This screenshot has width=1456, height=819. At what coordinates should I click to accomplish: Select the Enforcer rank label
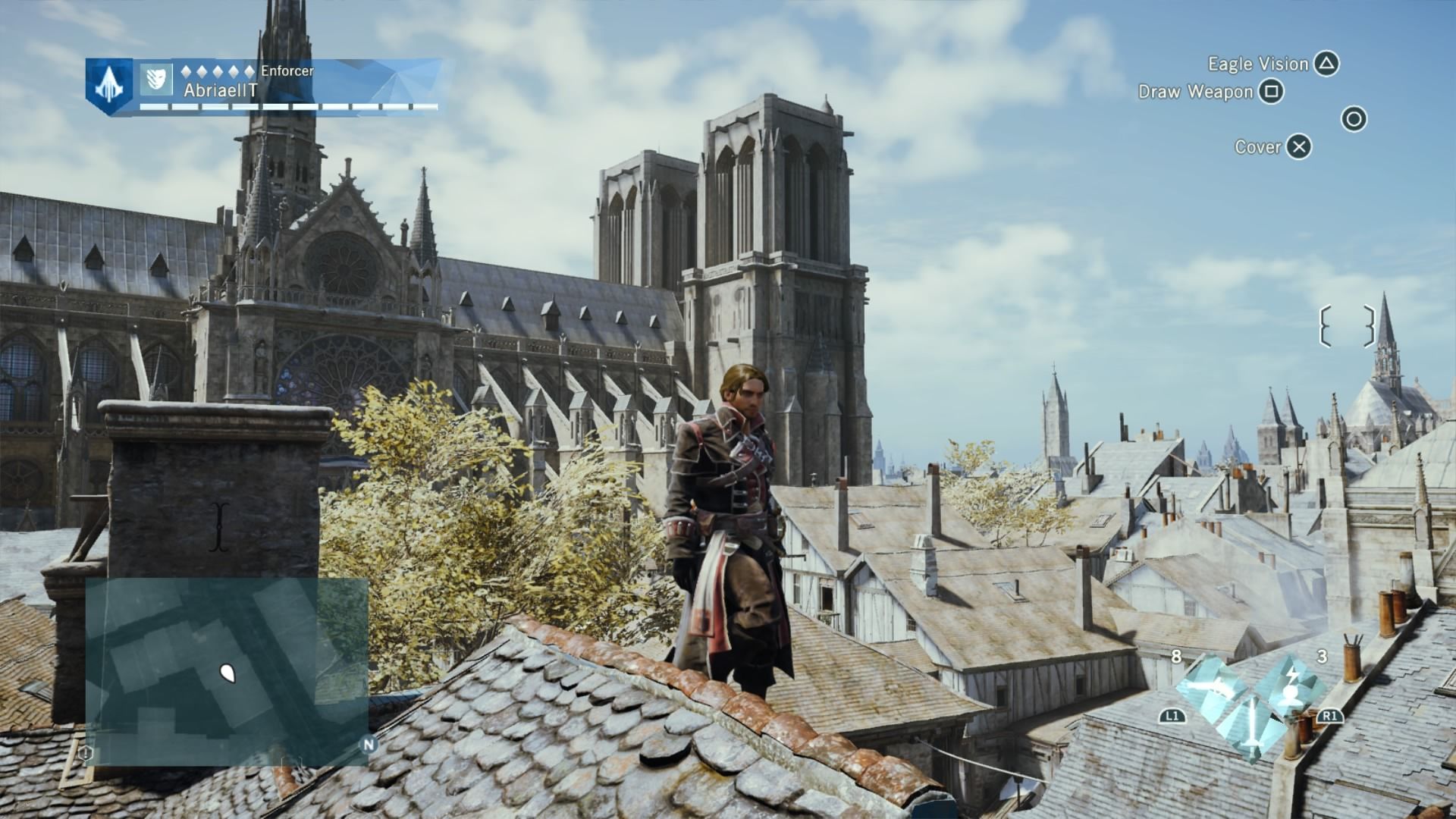point(287,71)
